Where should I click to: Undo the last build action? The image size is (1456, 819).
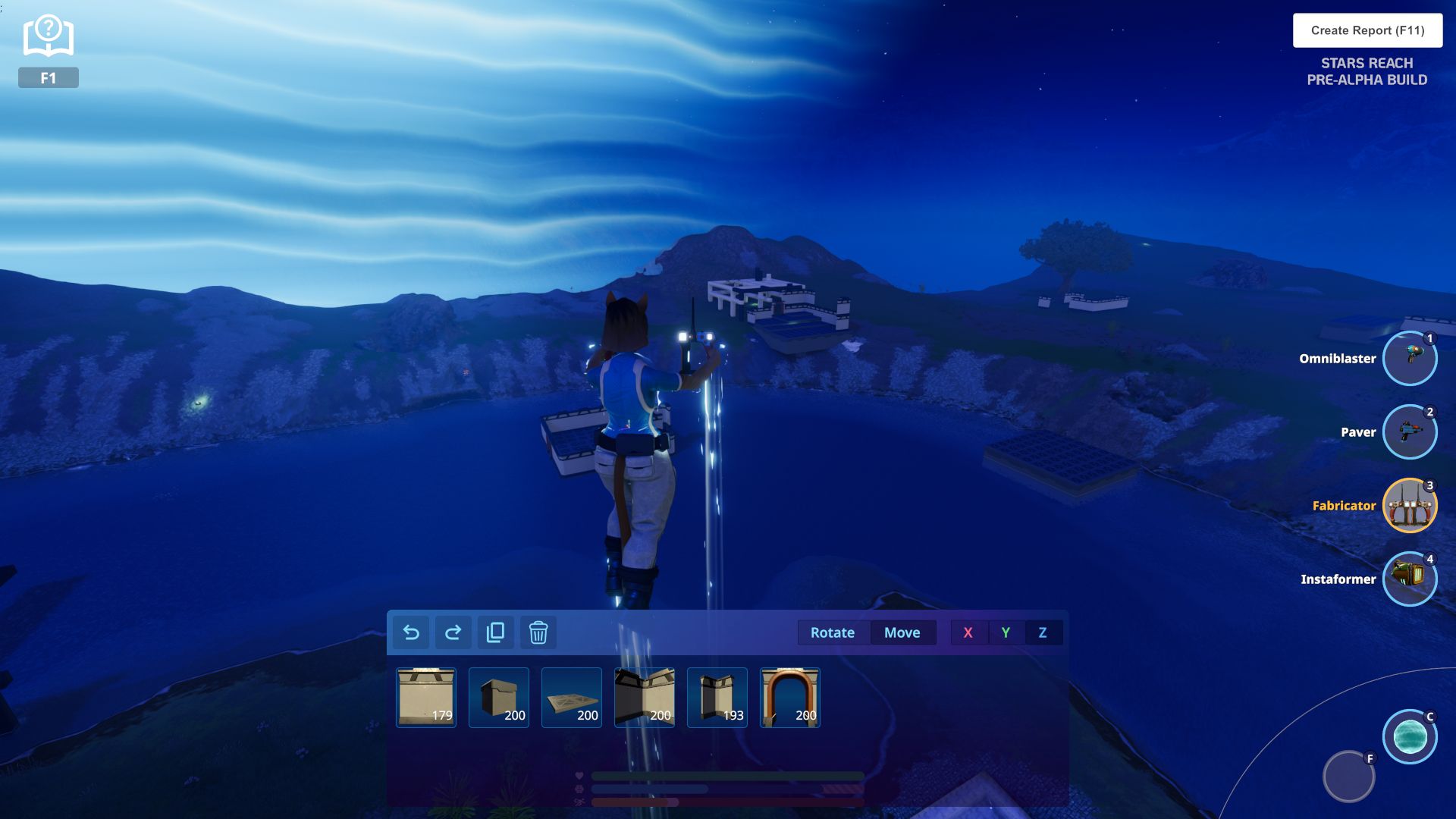411,632
